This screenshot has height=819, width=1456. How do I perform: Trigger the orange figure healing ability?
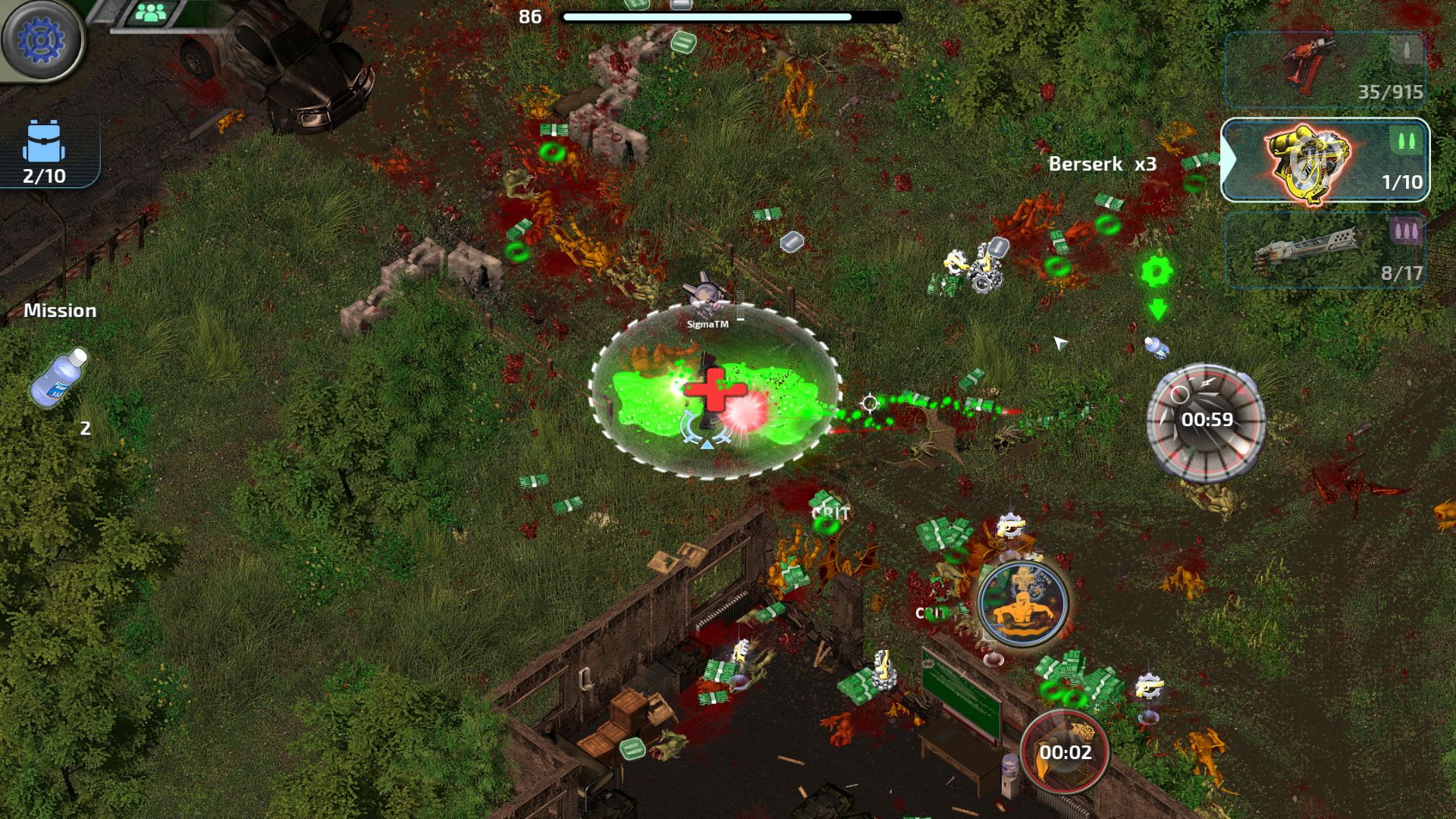(1023, 603)
